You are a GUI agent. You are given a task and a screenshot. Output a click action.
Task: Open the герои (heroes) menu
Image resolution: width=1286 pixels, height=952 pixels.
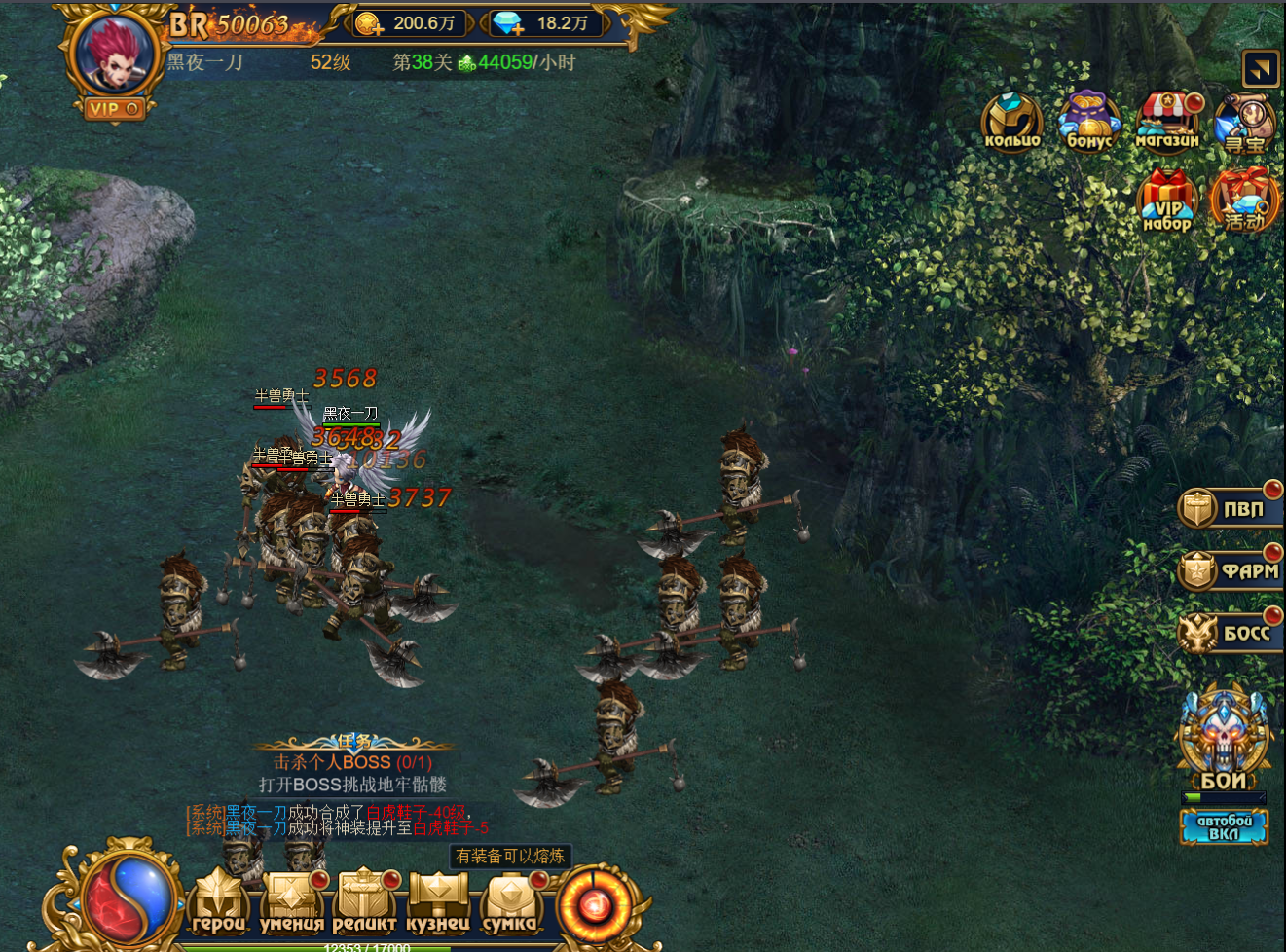coord(218,902)
